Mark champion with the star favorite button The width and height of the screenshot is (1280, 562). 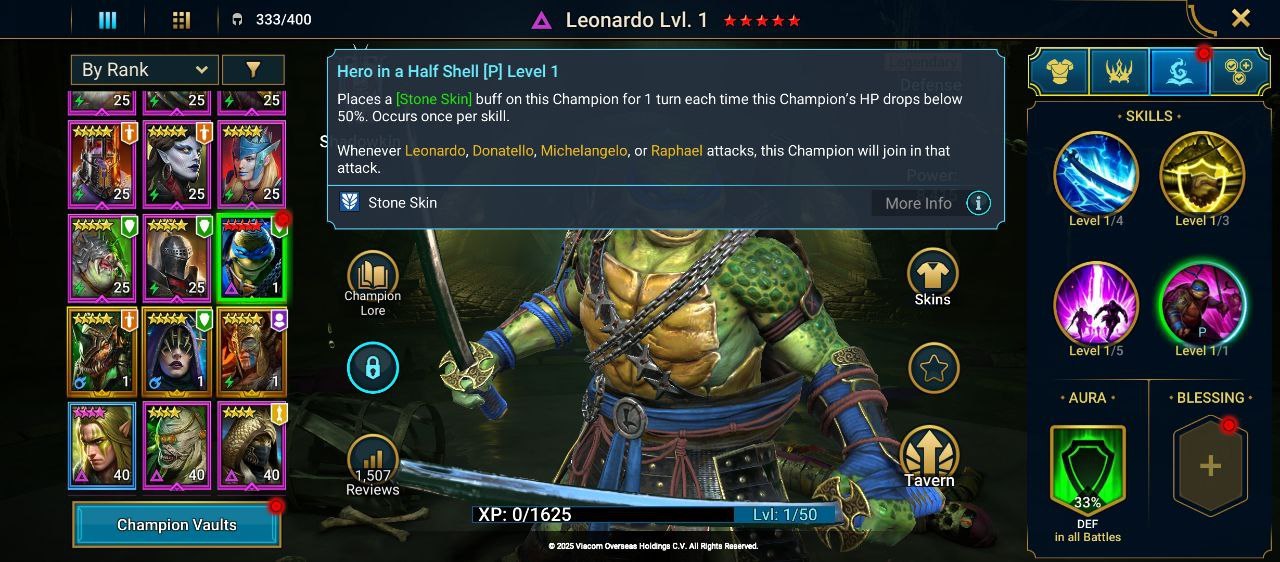tap(933, 368)
